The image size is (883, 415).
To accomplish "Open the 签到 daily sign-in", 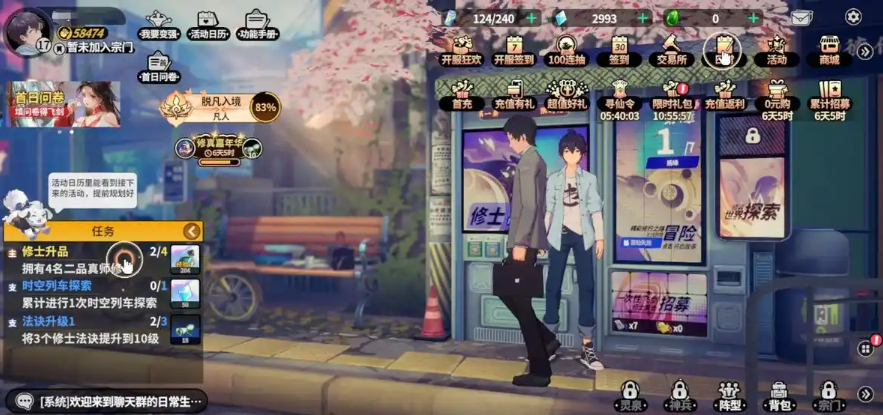I will [x=619, y=51].
